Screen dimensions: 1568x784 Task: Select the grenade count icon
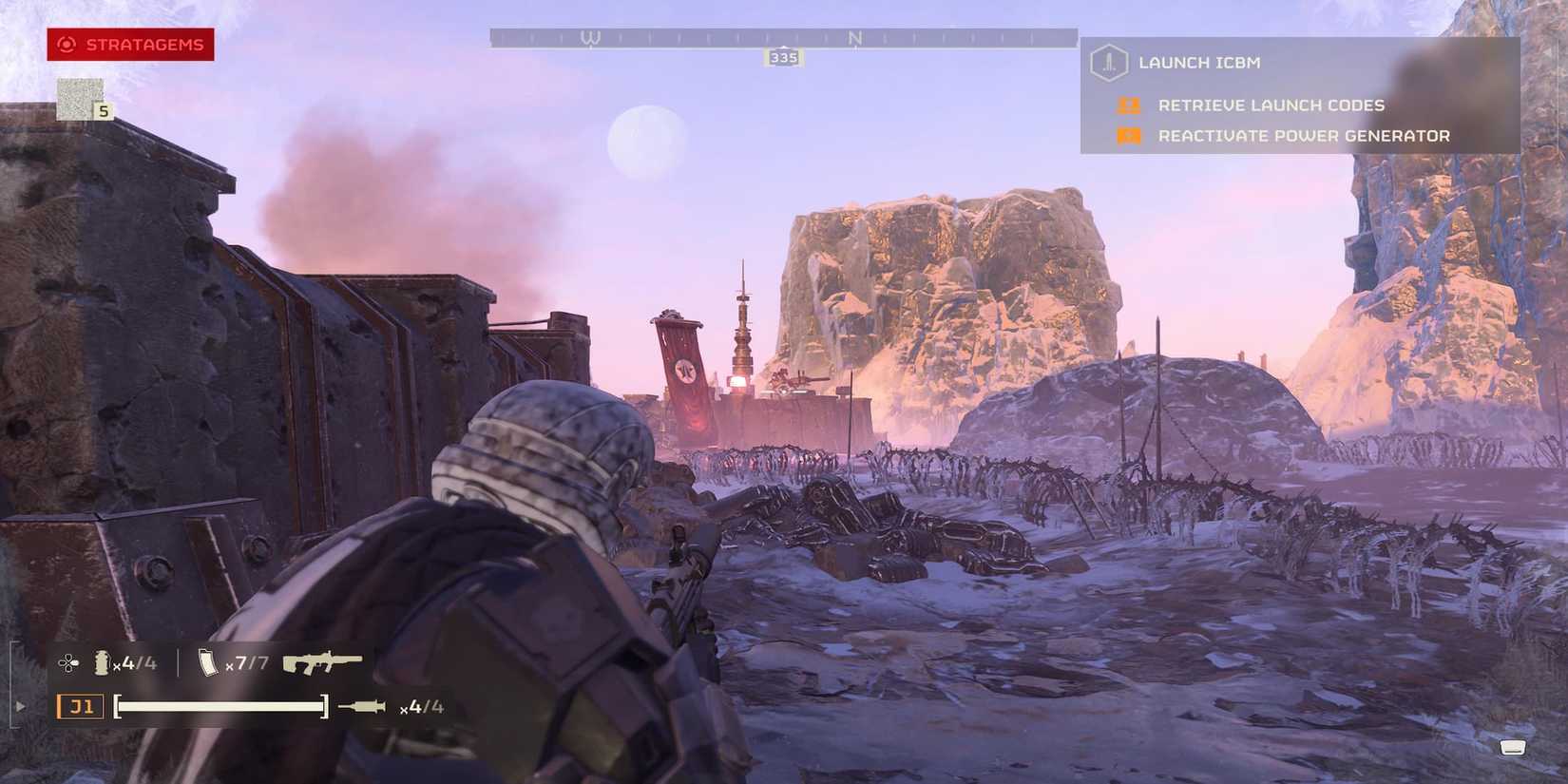click(101, 662)
